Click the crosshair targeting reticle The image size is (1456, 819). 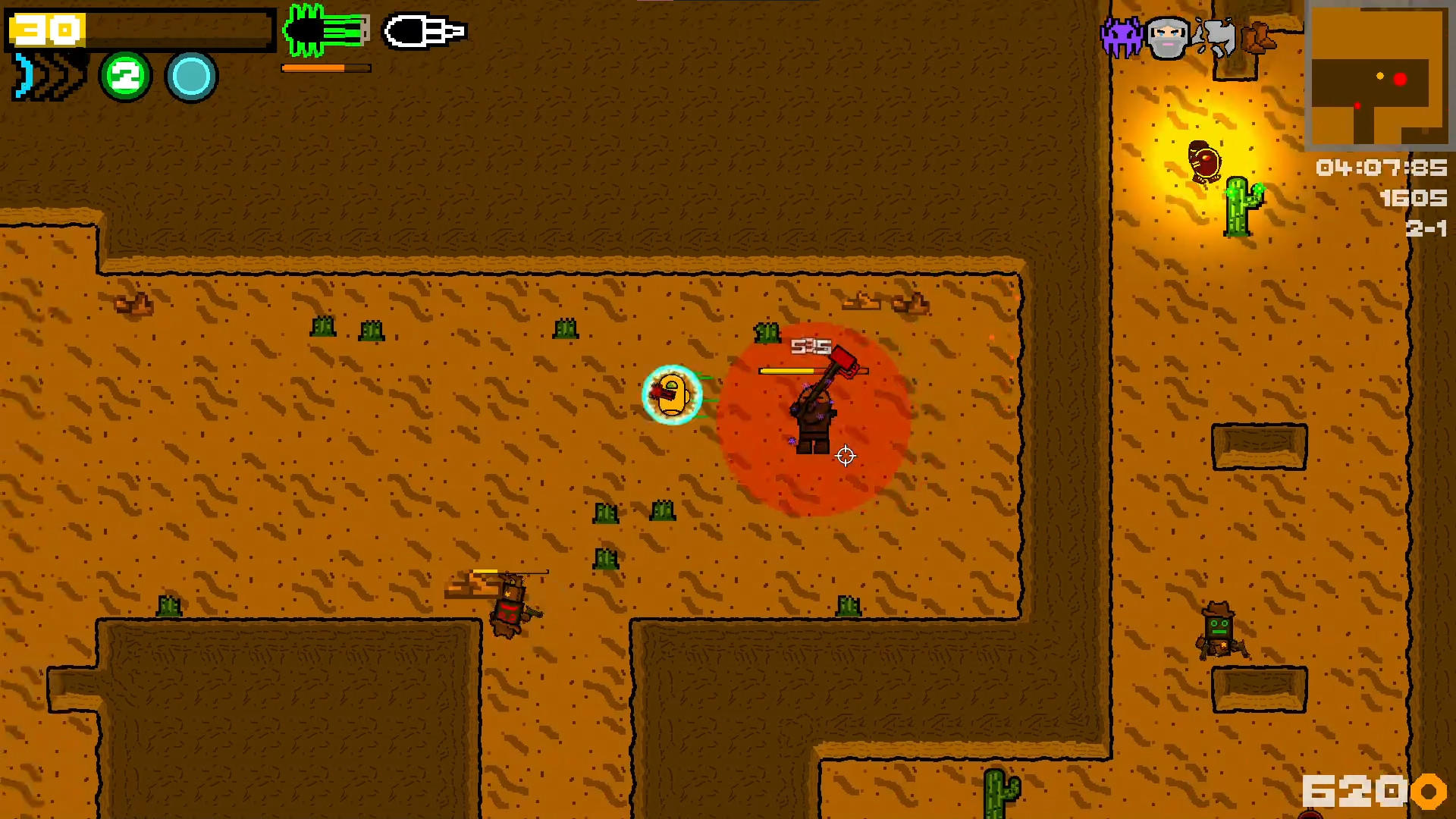[846, 456]
